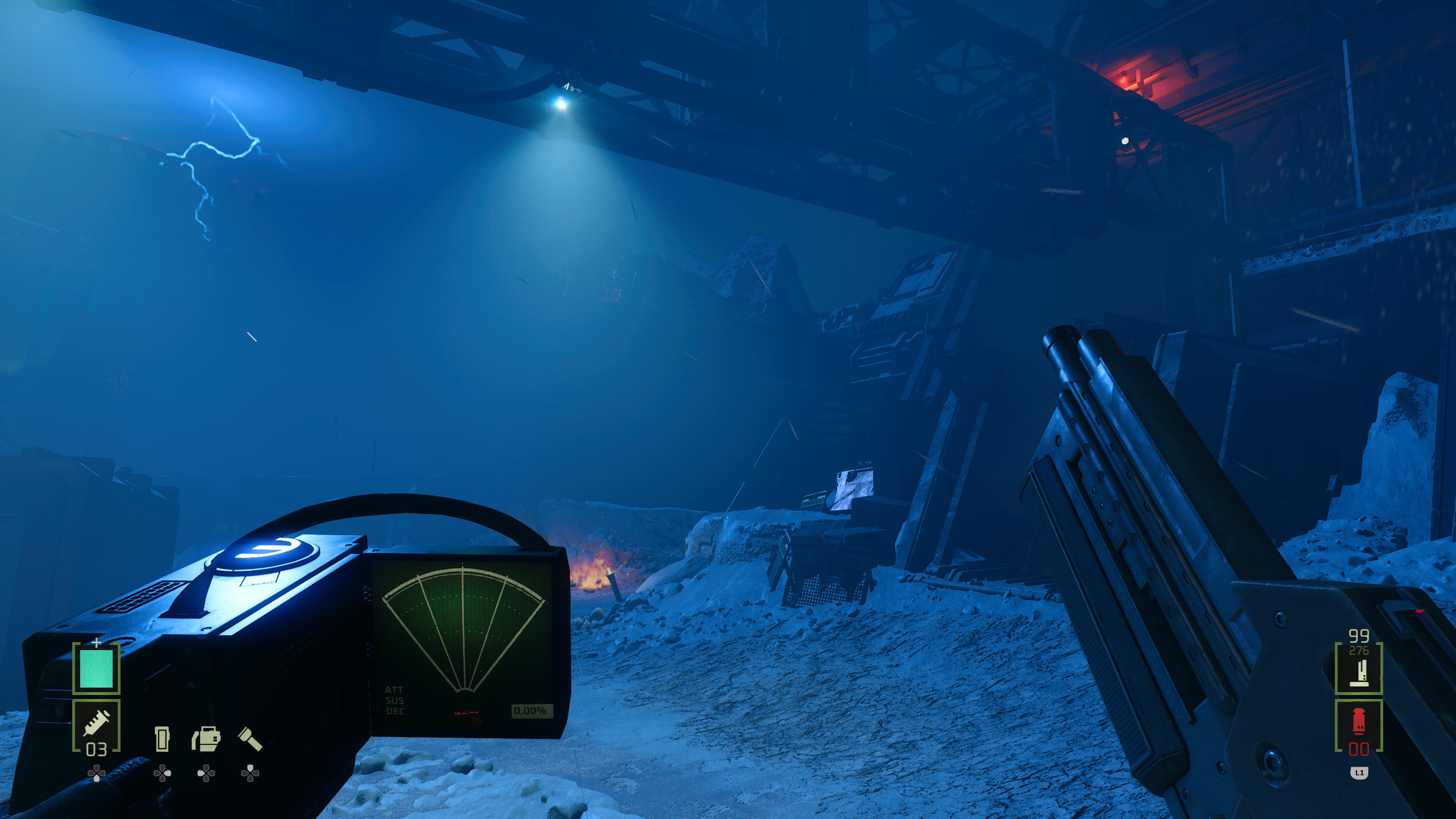Equip the motion tracker icon

(206, 739)
